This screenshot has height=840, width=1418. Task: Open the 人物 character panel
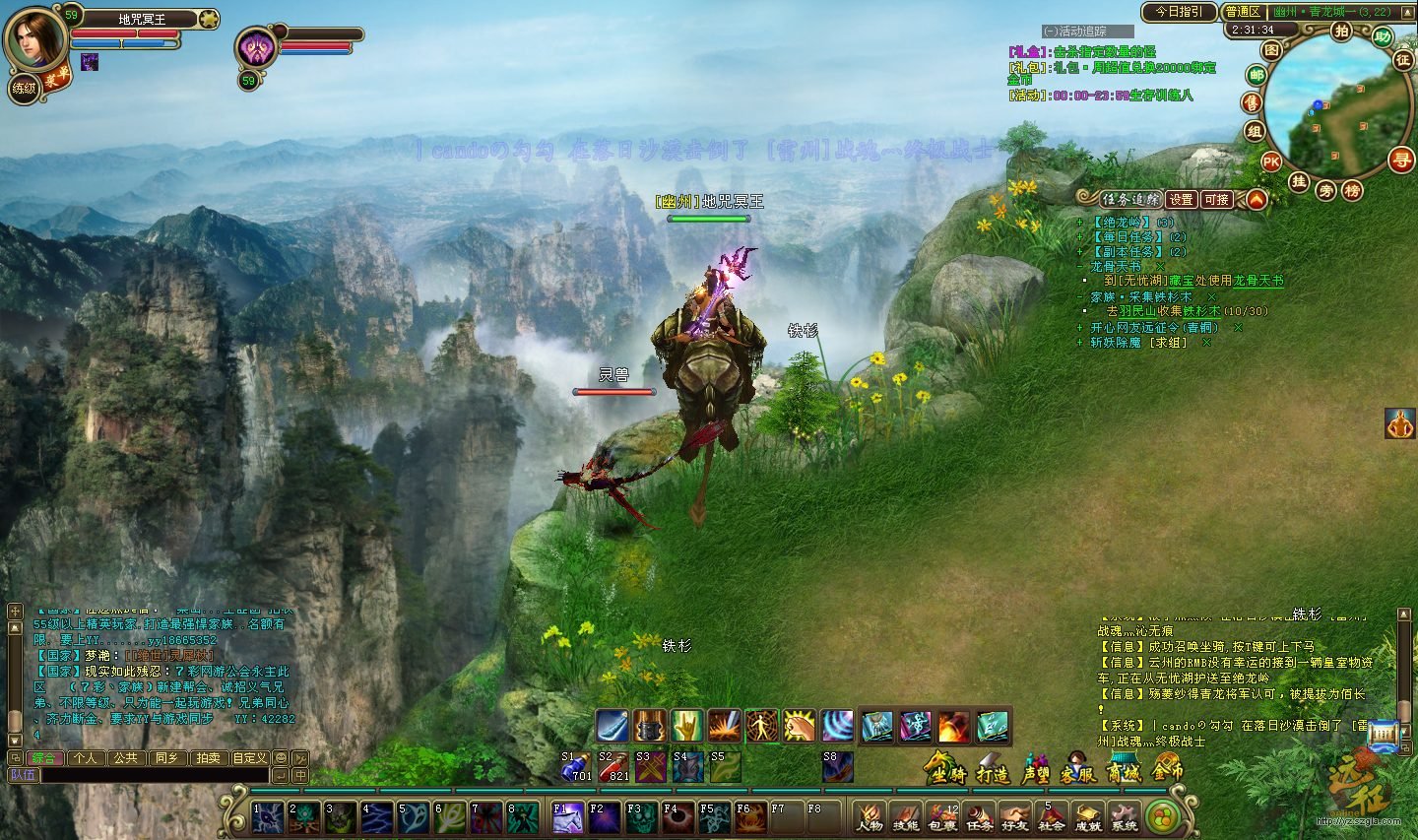(869, 817)
